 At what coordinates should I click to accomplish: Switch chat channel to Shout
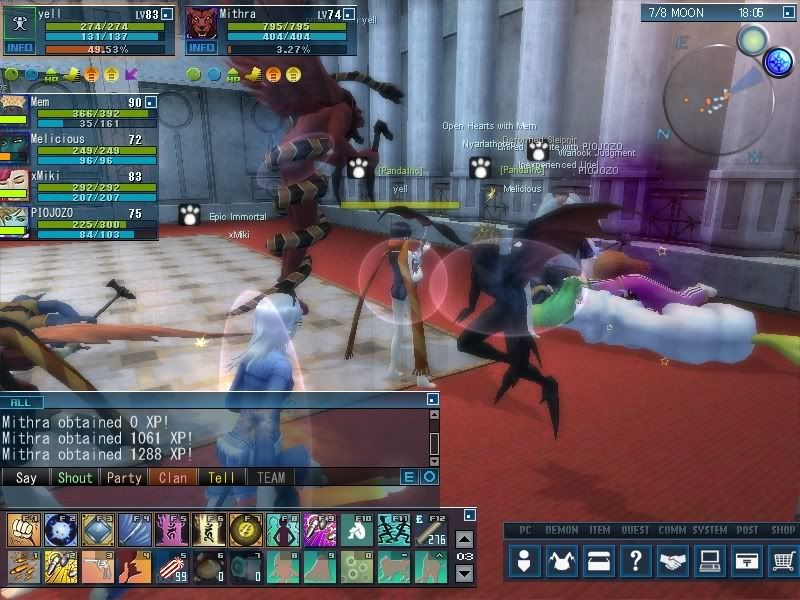click(74, 478)
